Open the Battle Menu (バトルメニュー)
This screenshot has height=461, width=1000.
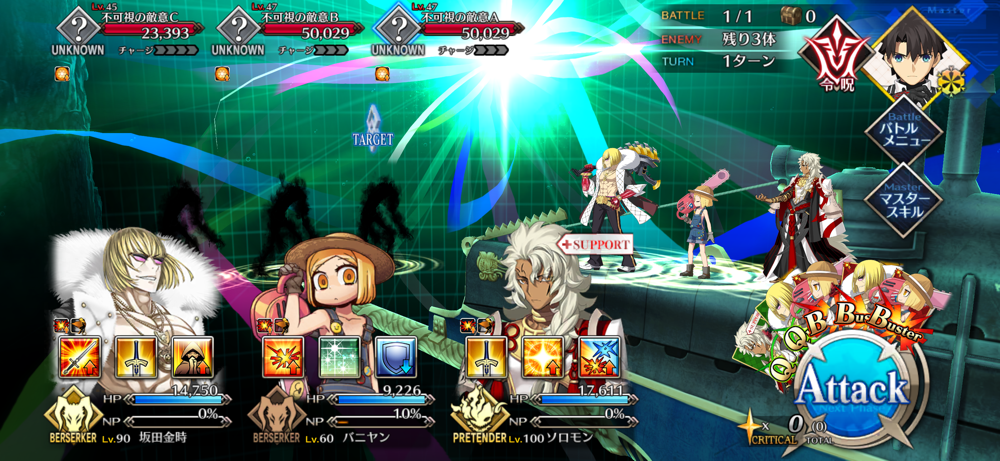[904, 132]
